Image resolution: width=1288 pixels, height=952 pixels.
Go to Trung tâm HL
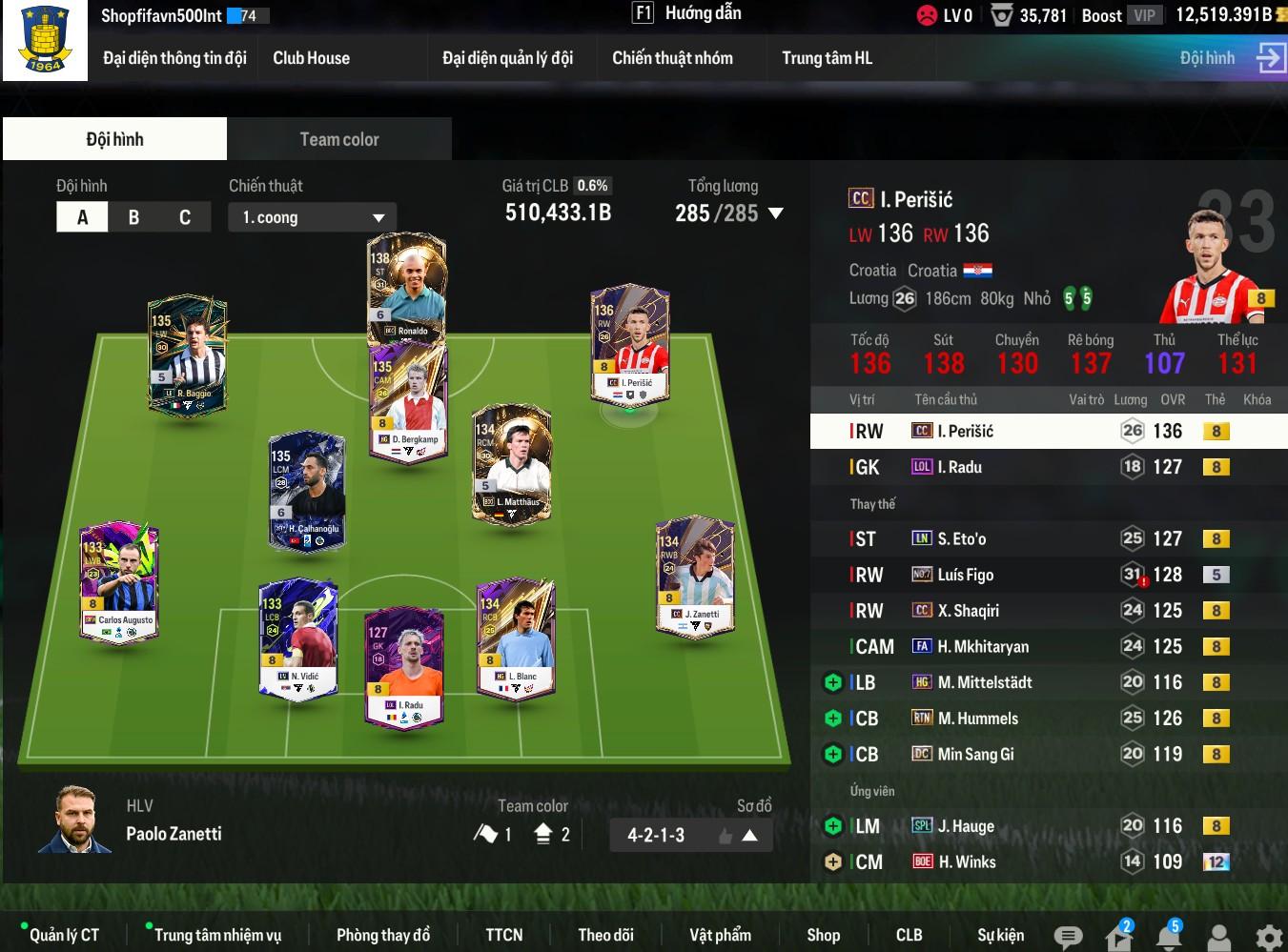pyautogui.click(x=827, y=58)
